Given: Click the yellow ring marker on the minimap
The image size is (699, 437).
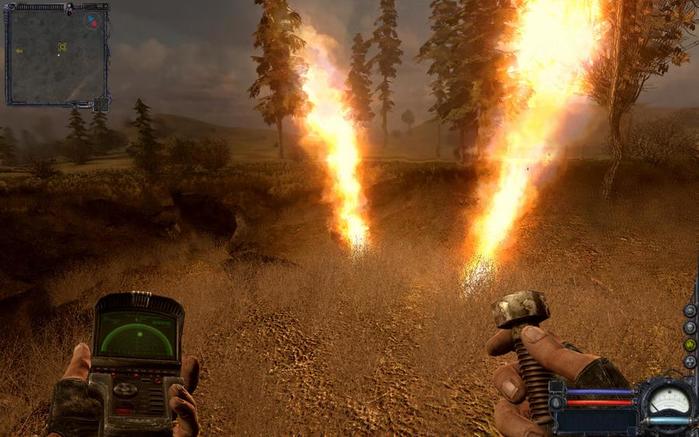Looking at the screenshot, I should coord(62,47).
